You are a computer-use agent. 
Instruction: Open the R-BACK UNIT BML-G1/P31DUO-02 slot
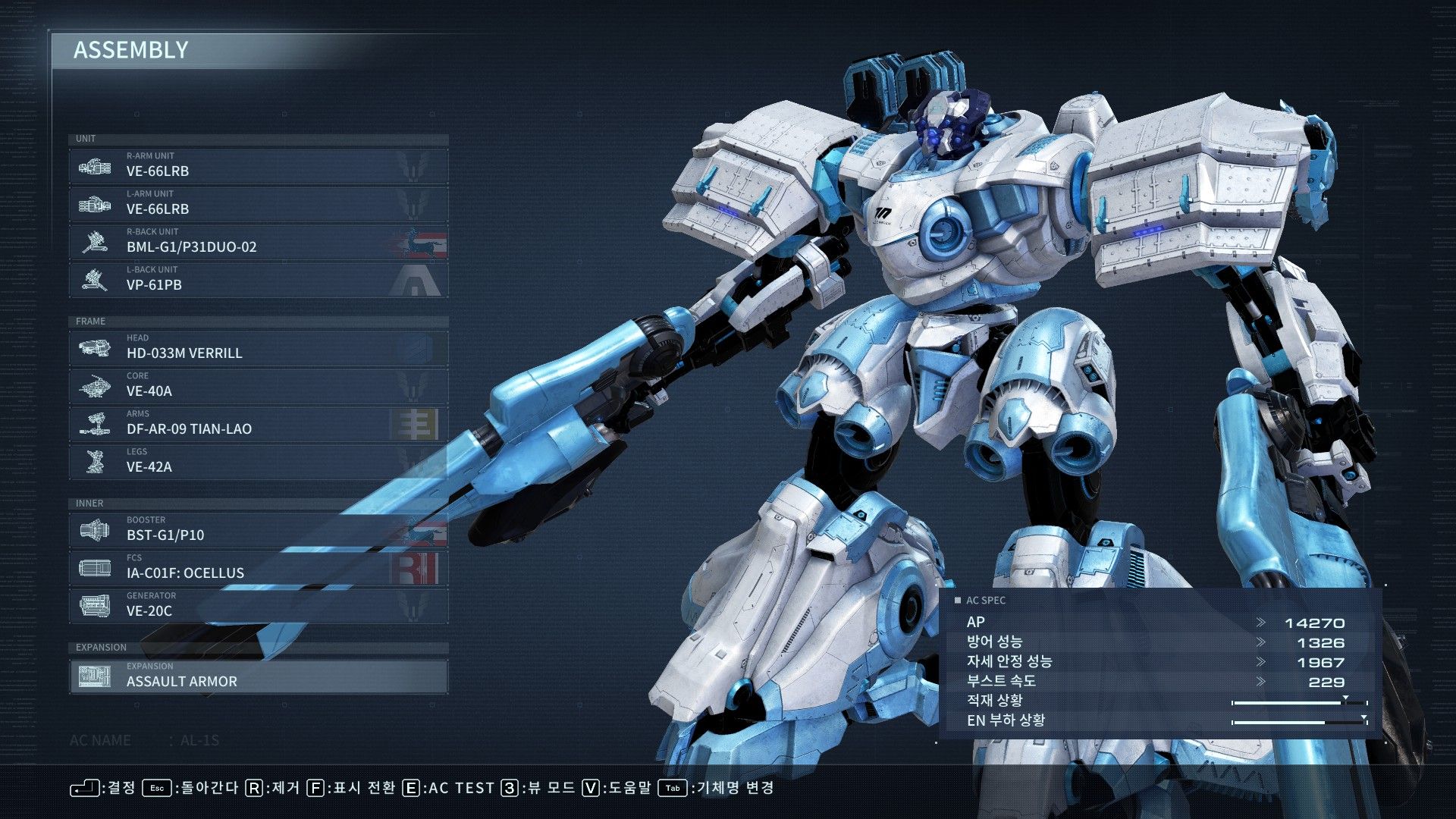point(258,242)
